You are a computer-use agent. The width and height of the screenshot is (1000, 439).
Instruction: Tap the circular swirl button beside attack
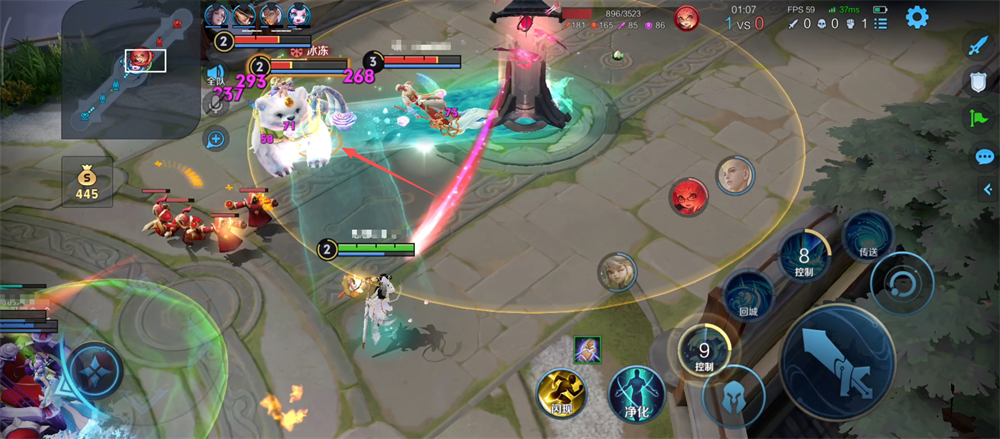[x=901, y=283]
